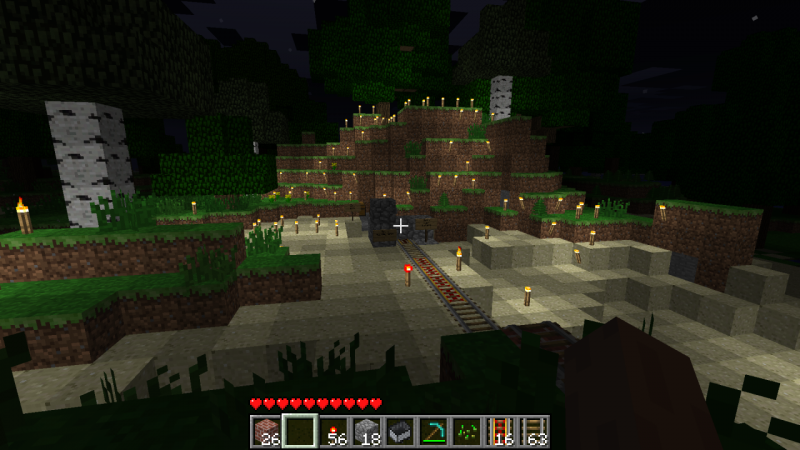Select the rail stack of 63
Image resolution: width=800 pixels, height=450 pixels.
pos(533,431)
